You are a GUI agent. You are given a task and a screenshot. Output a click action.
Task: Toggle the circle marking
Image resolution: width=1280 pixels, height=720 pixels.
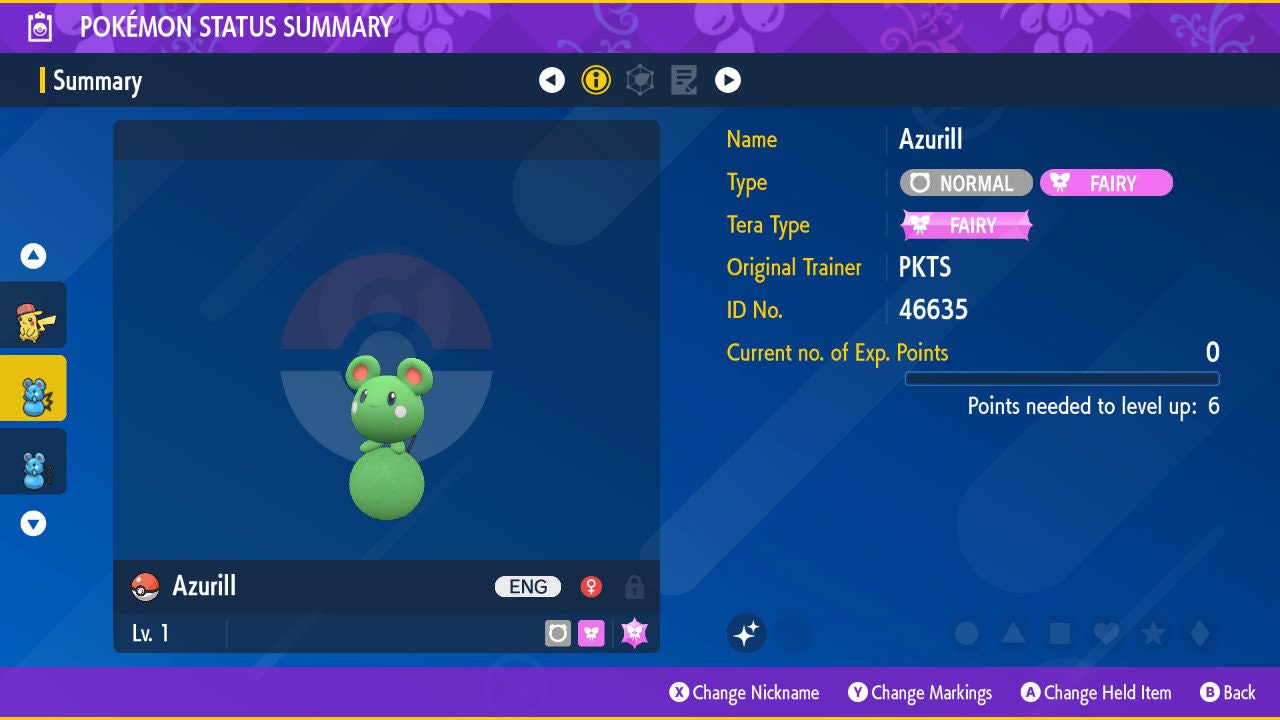(x=966, y=633)
